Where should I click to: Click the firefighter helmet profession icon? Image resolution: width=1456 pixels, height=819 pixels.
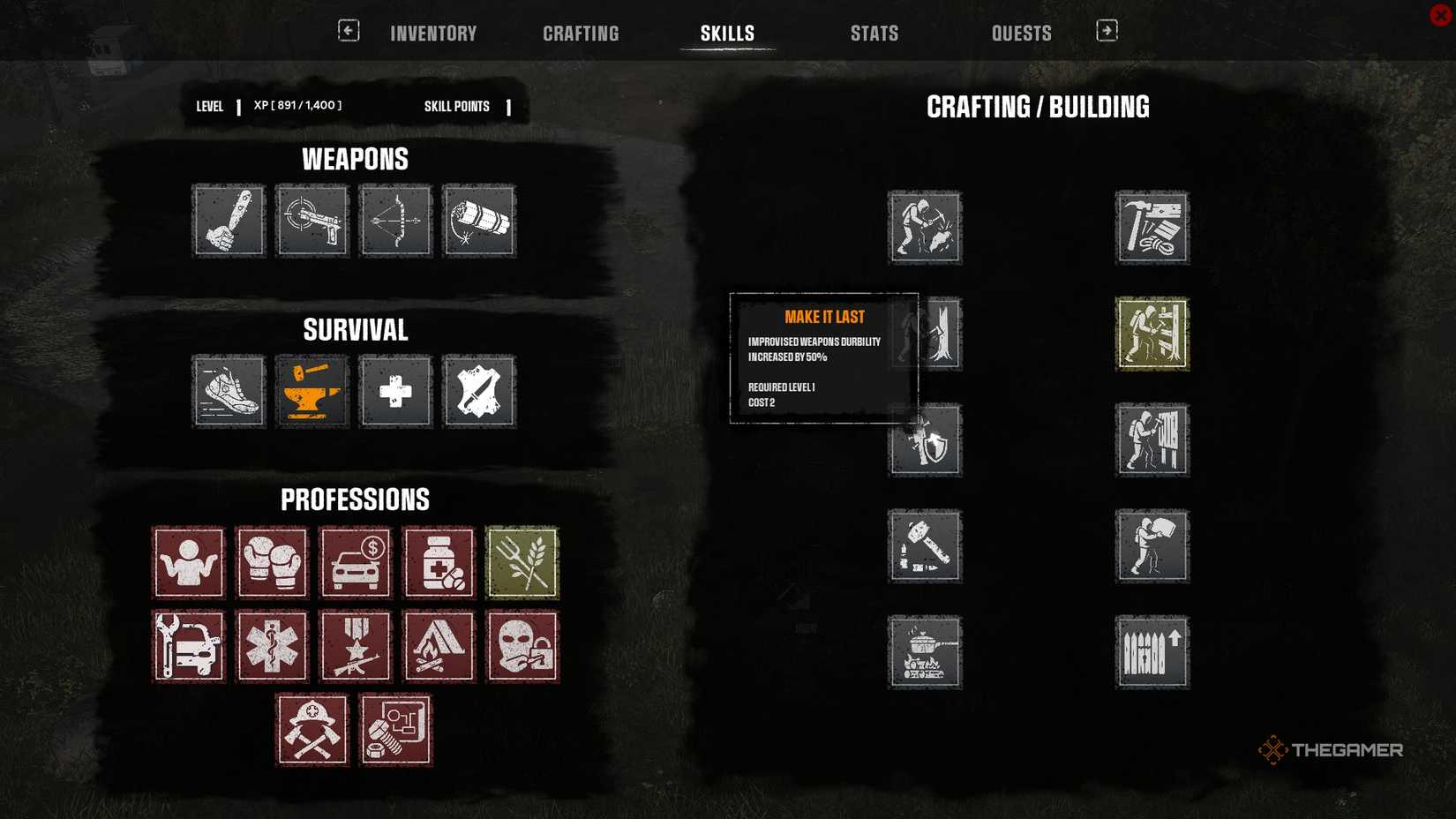tap(312, 729)
